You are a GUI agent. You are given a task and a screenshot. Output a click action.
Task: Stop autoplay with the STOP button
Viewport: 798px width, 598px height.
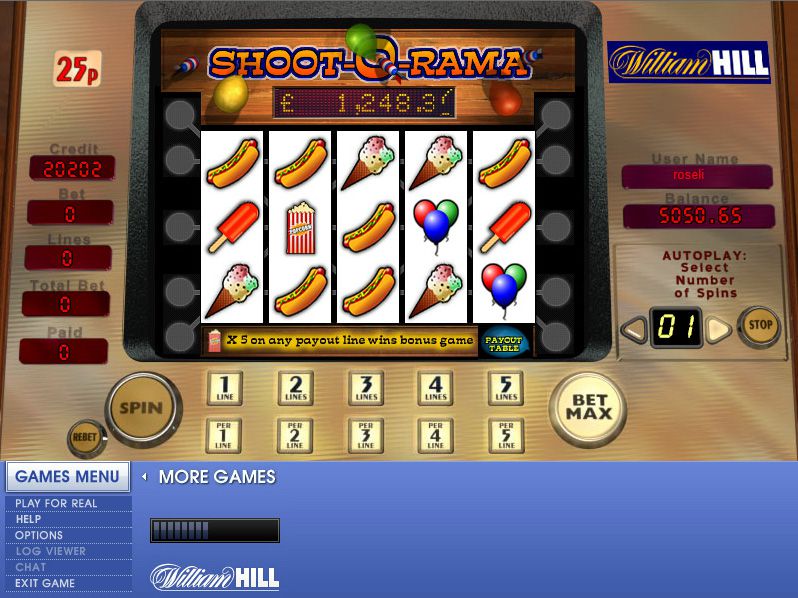point(761,325)
